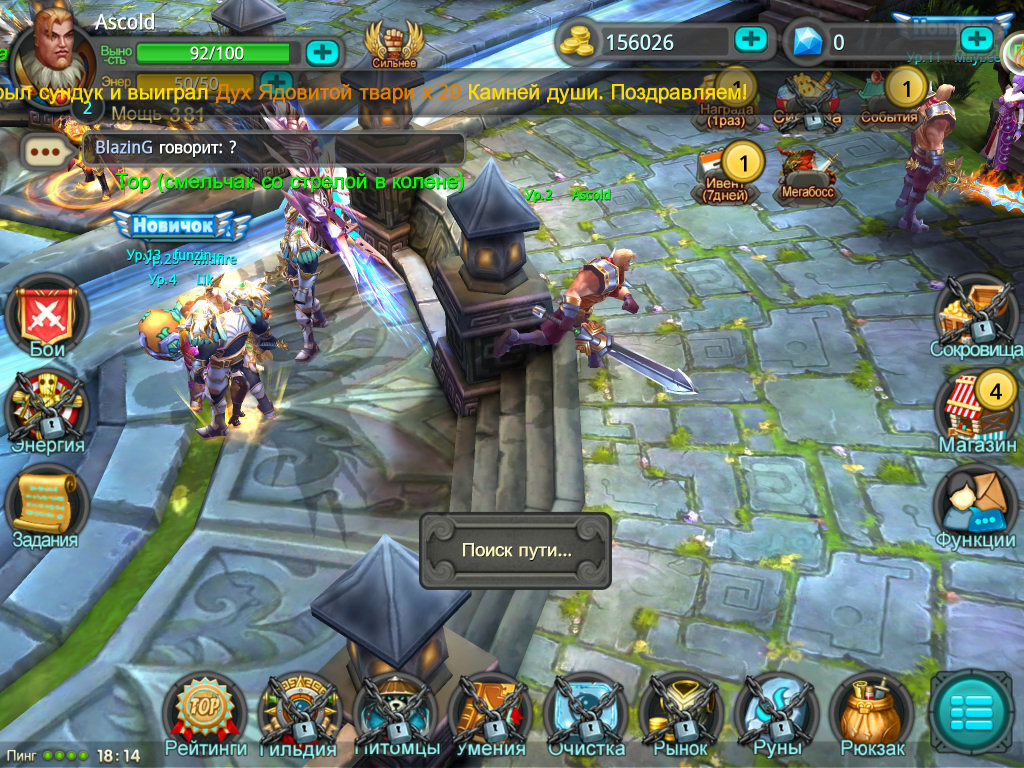Buy more gold coins with plus button
Viewport: 1024px width, 768px height.
[x=750, y=40]
